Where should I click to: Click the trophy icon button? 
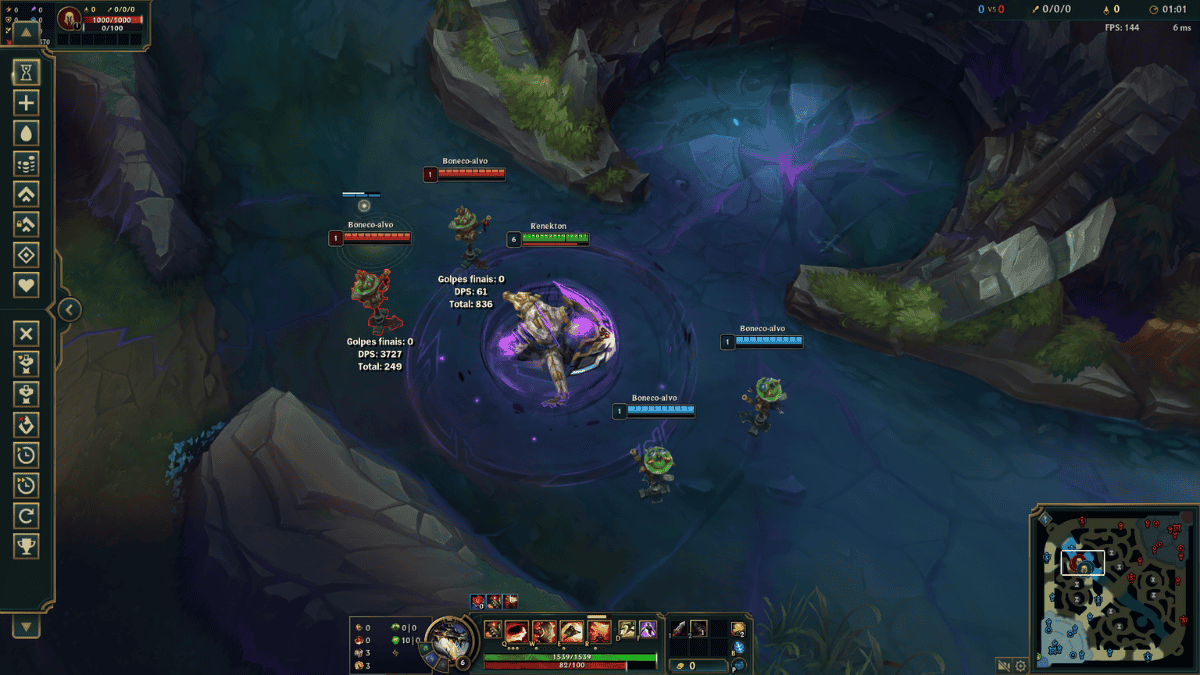pyautogui.click(x=27, y=546)
